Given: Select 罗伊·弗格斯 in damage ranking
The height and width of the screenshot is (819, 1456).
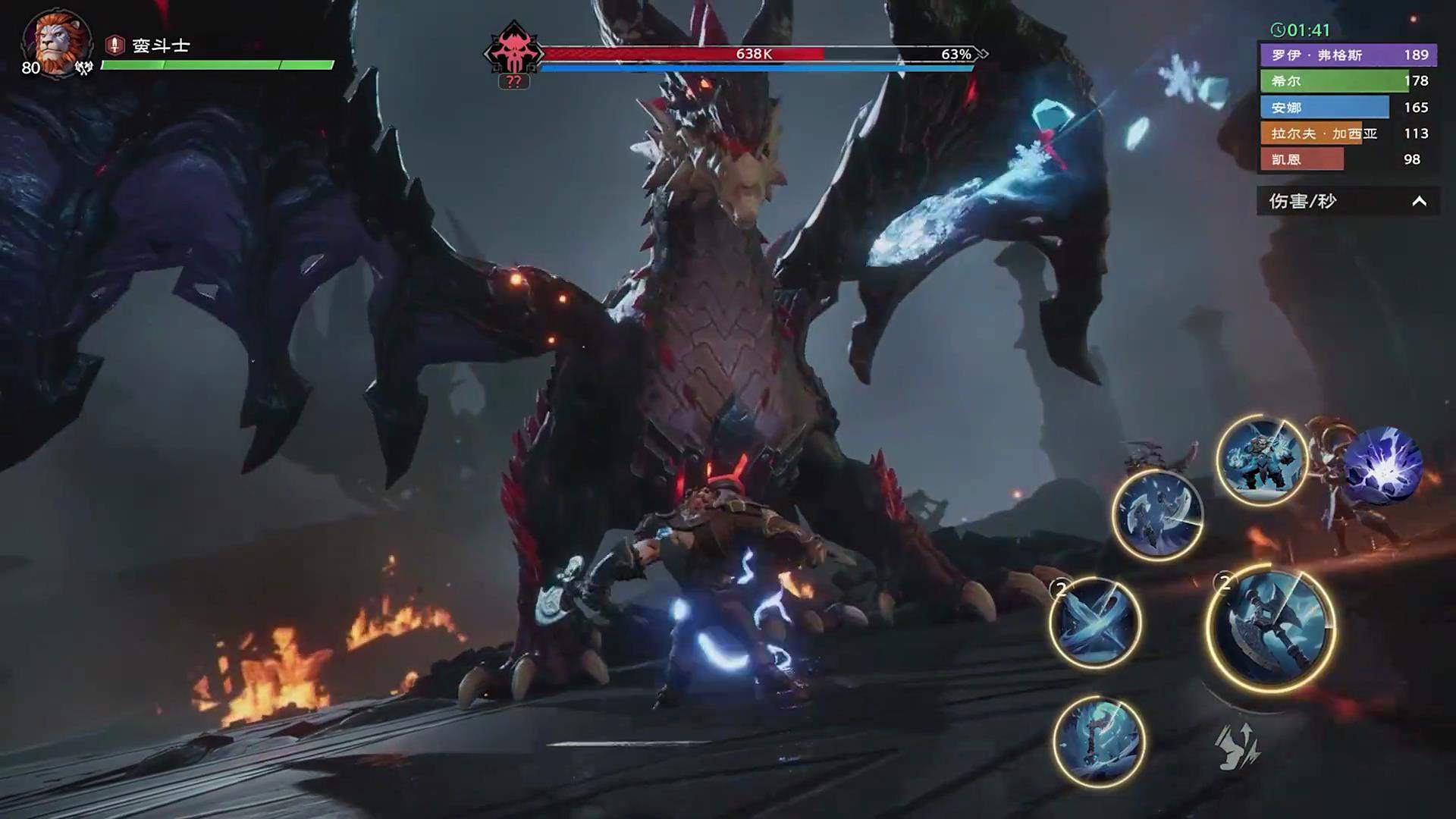Looking at the screenshot, I should (1348, 55).
